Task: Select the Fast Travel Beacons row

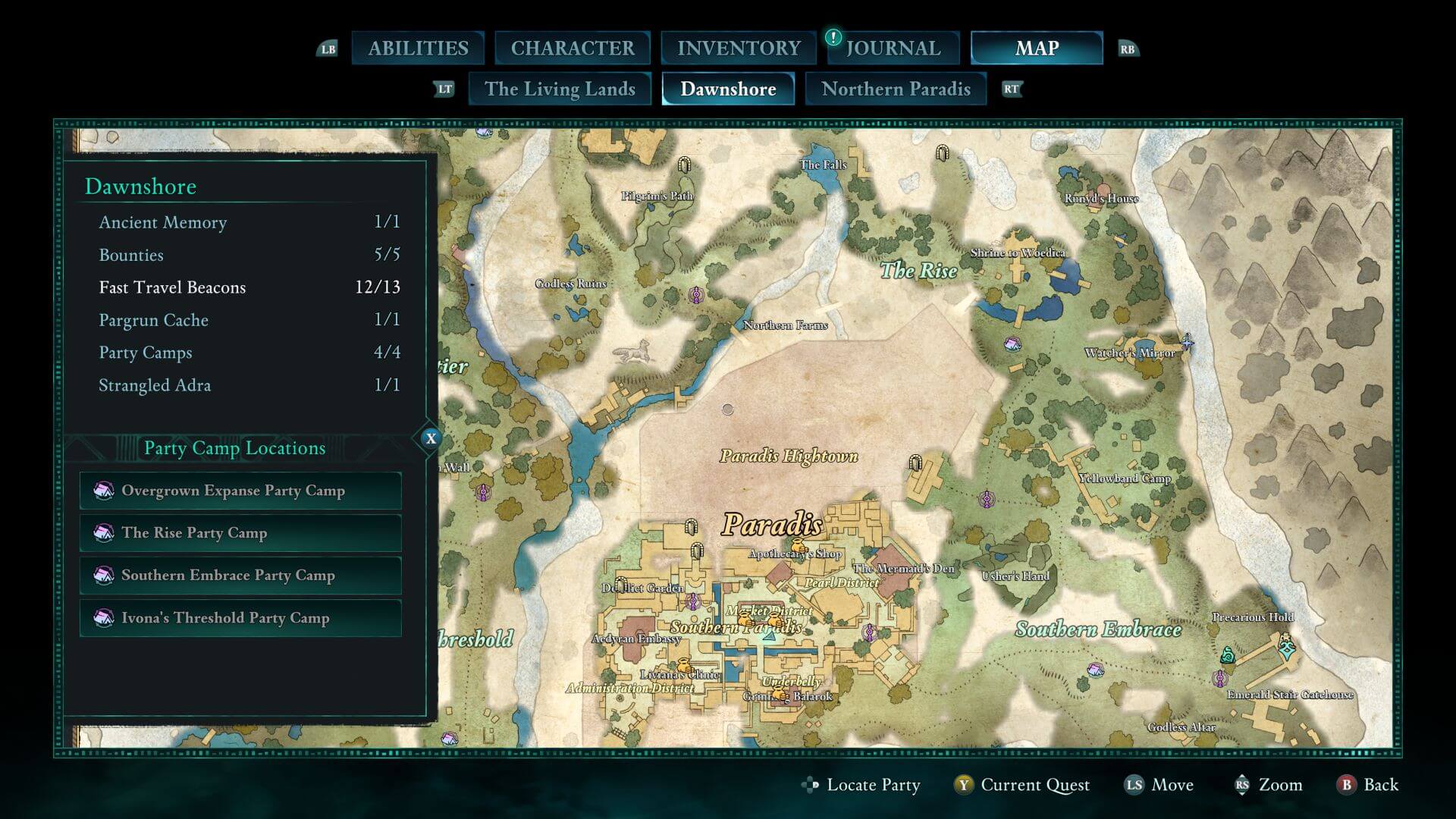Action: (249, 287)
